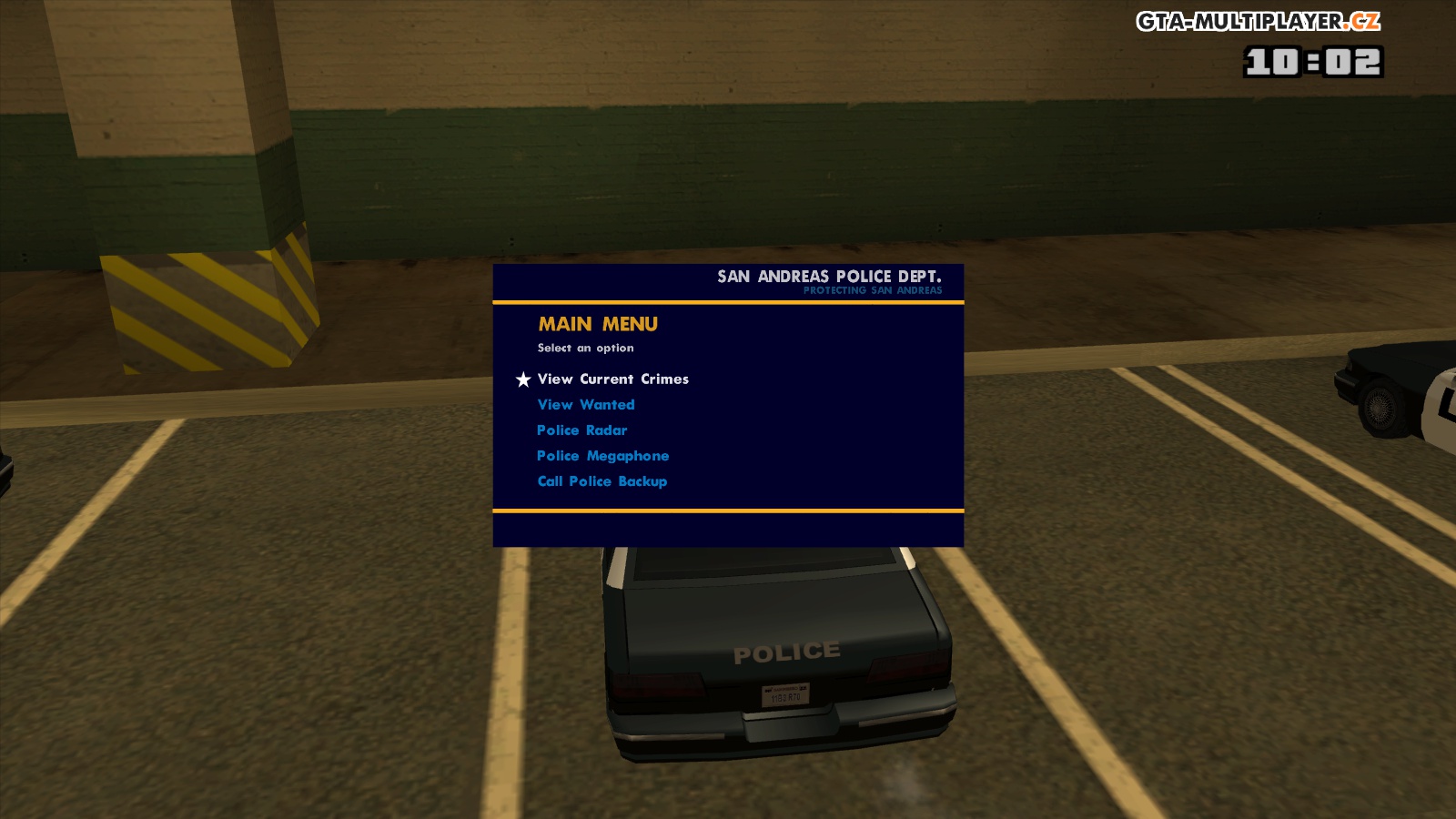
Task: Select the View Current Crimes option
Action: click(x=612, y=379)
